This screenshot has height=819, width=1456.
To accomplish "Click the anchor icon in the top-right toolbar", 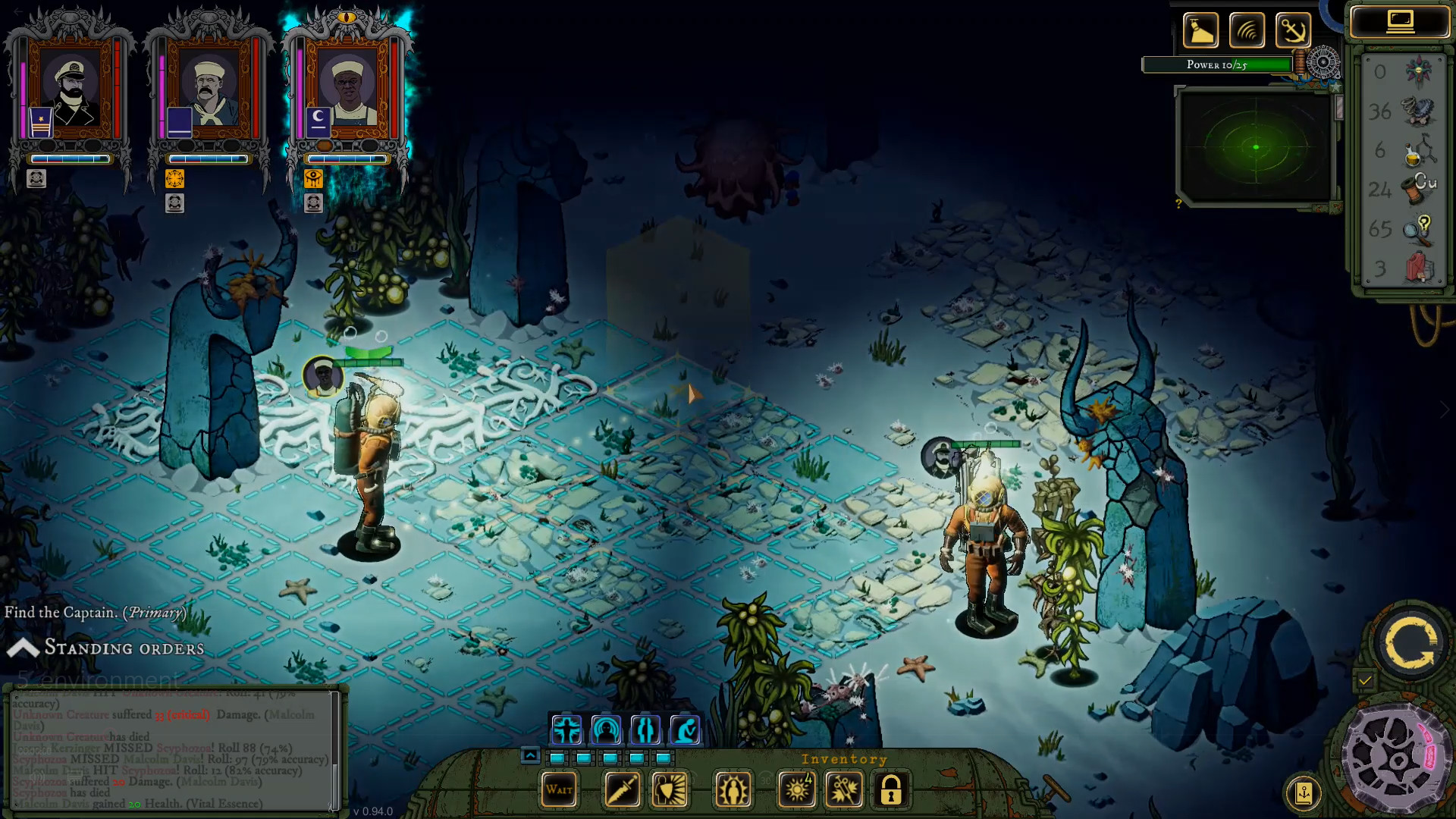I will (1295, 30).
